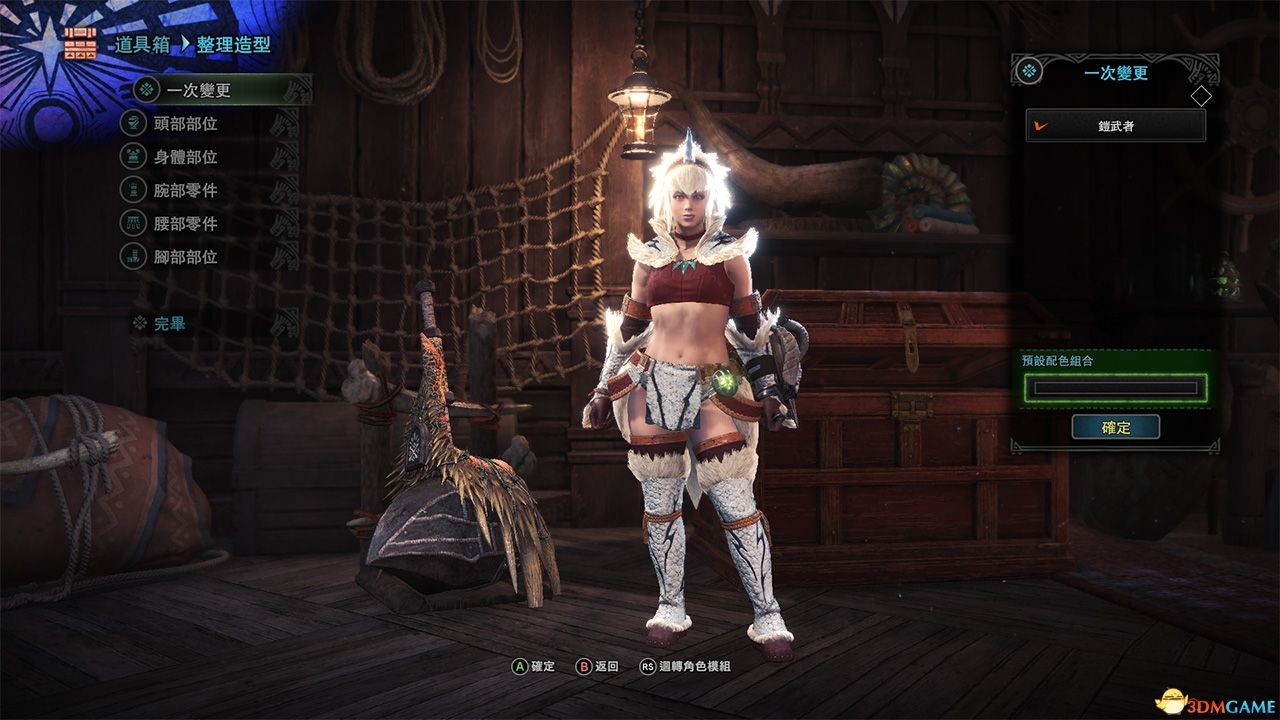
Task: Select the 鎧武者 preset row
Action: click(x=1115, y=126)
